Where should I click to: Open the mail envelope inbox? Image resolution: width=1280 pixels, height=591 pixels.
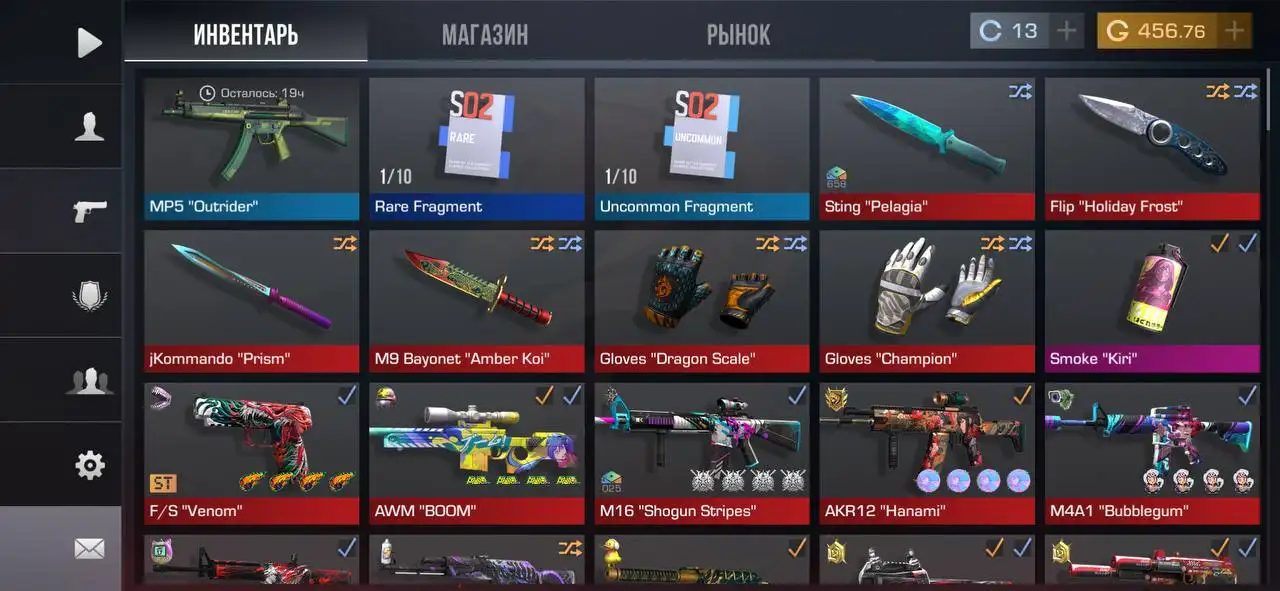coord(89,548)
